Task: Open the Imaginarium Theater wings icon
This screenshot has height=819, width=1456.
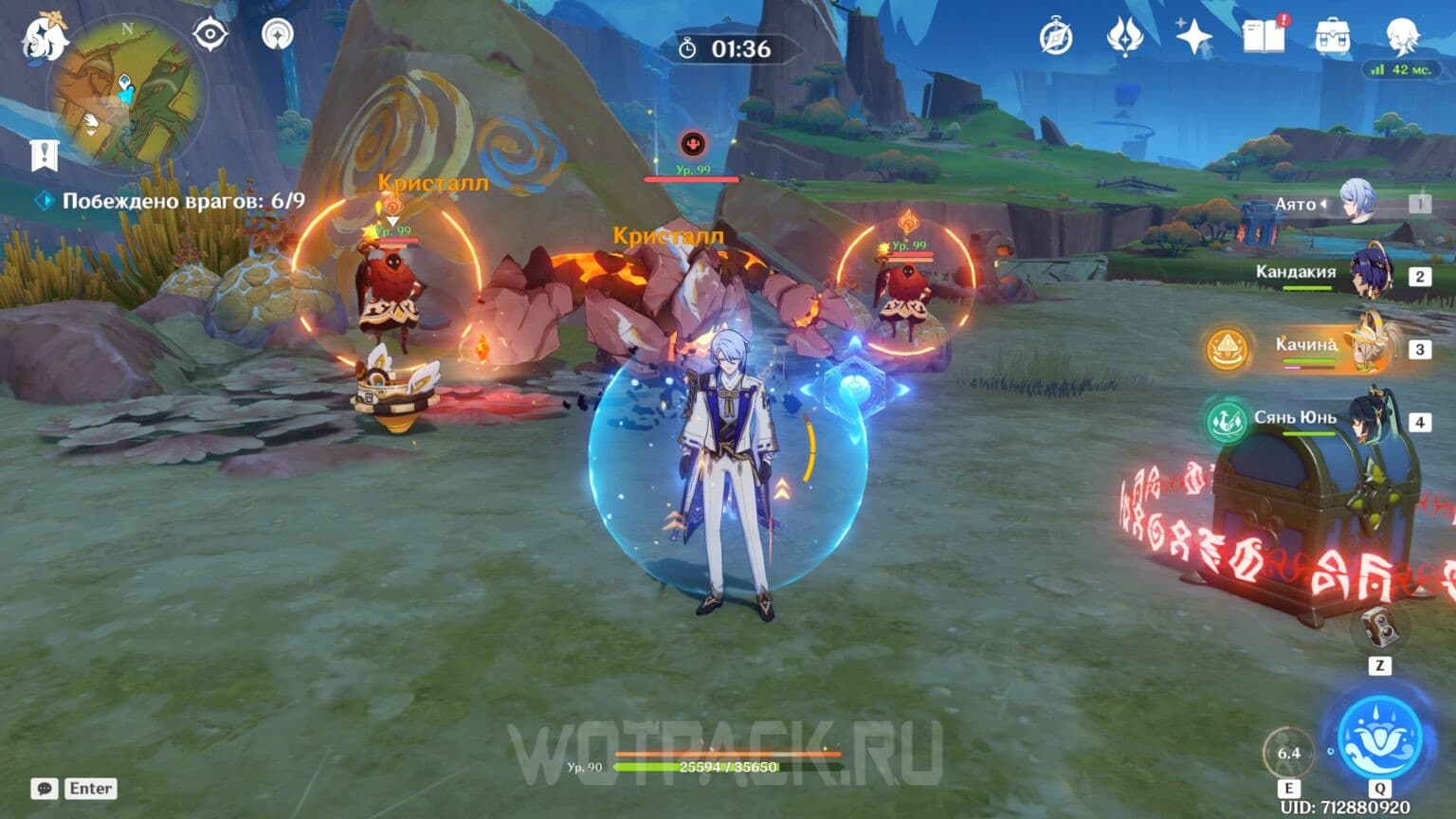Action: click(1123, 35)
